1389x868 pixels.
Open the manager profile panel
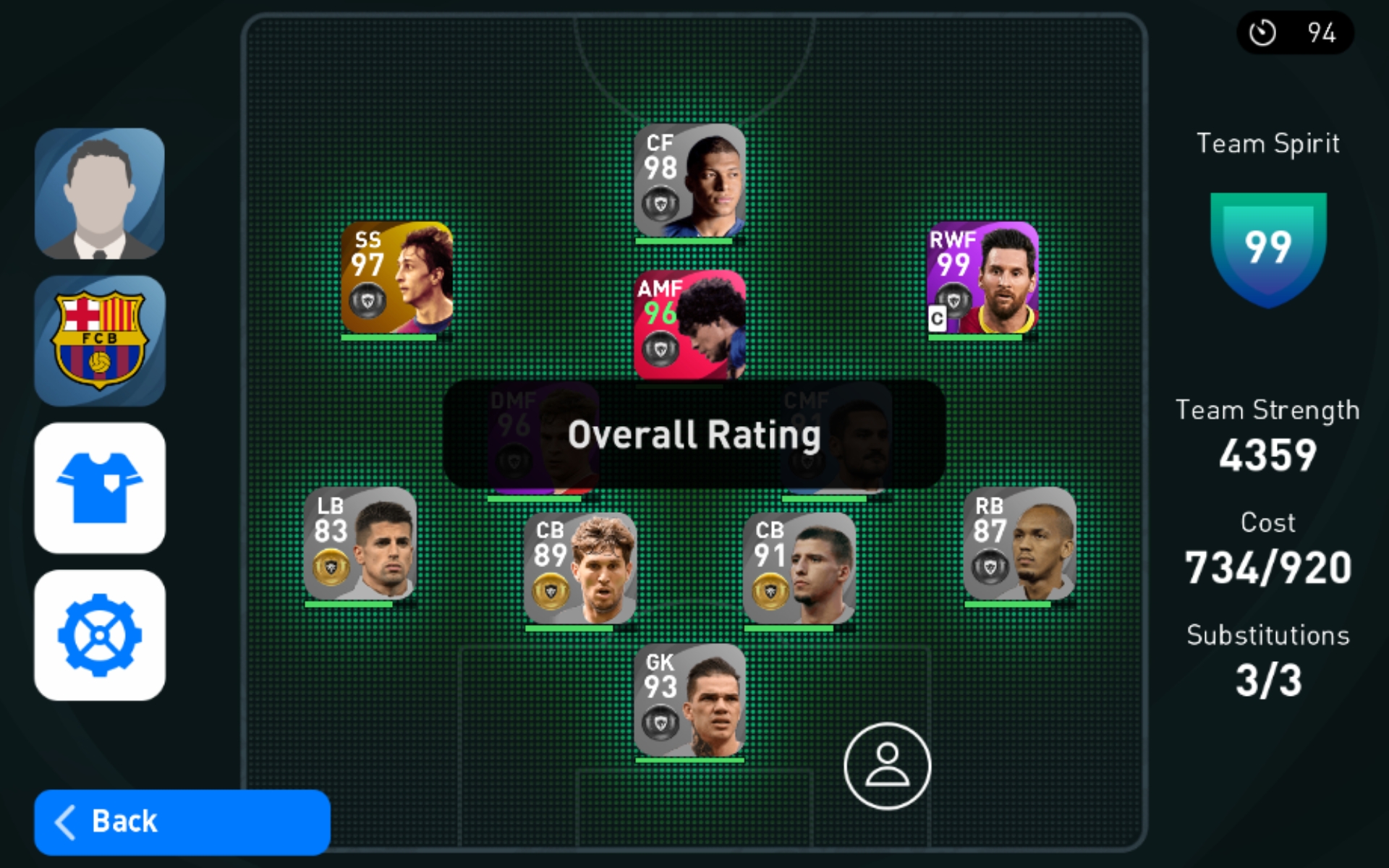100,194
